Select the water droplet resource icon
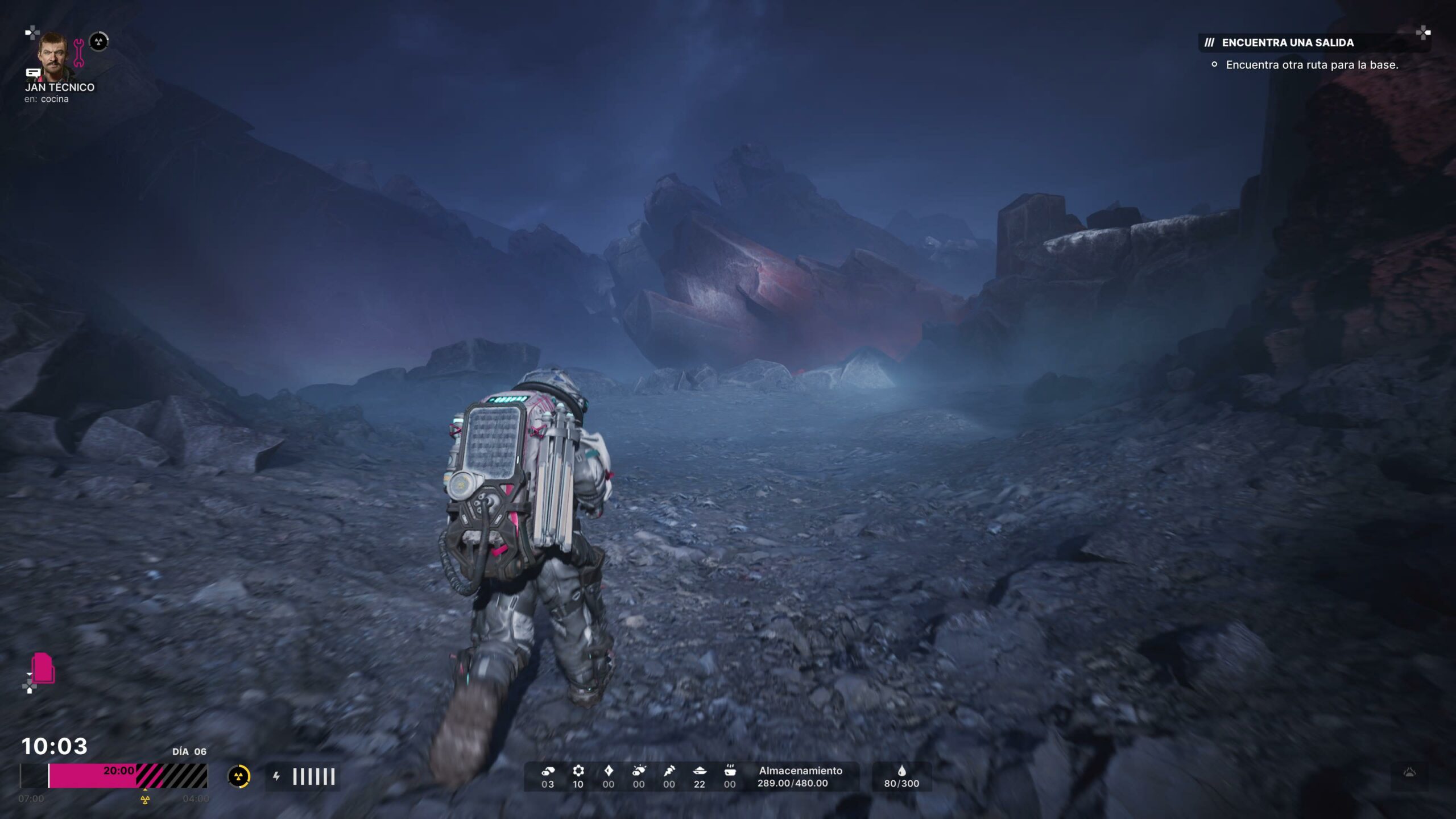Viewport: 1456px width, 819px height. point(901,771)
